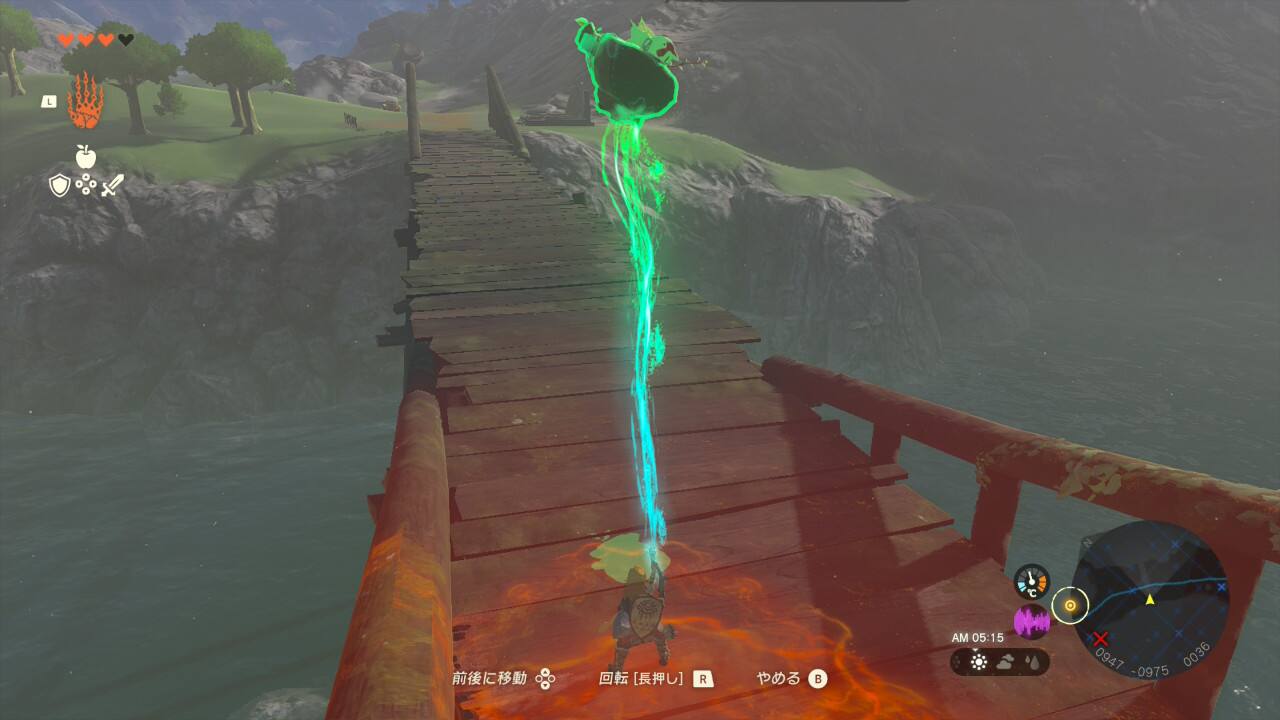
Task: Open the shield quick-select icon
Action: (60, 185)
